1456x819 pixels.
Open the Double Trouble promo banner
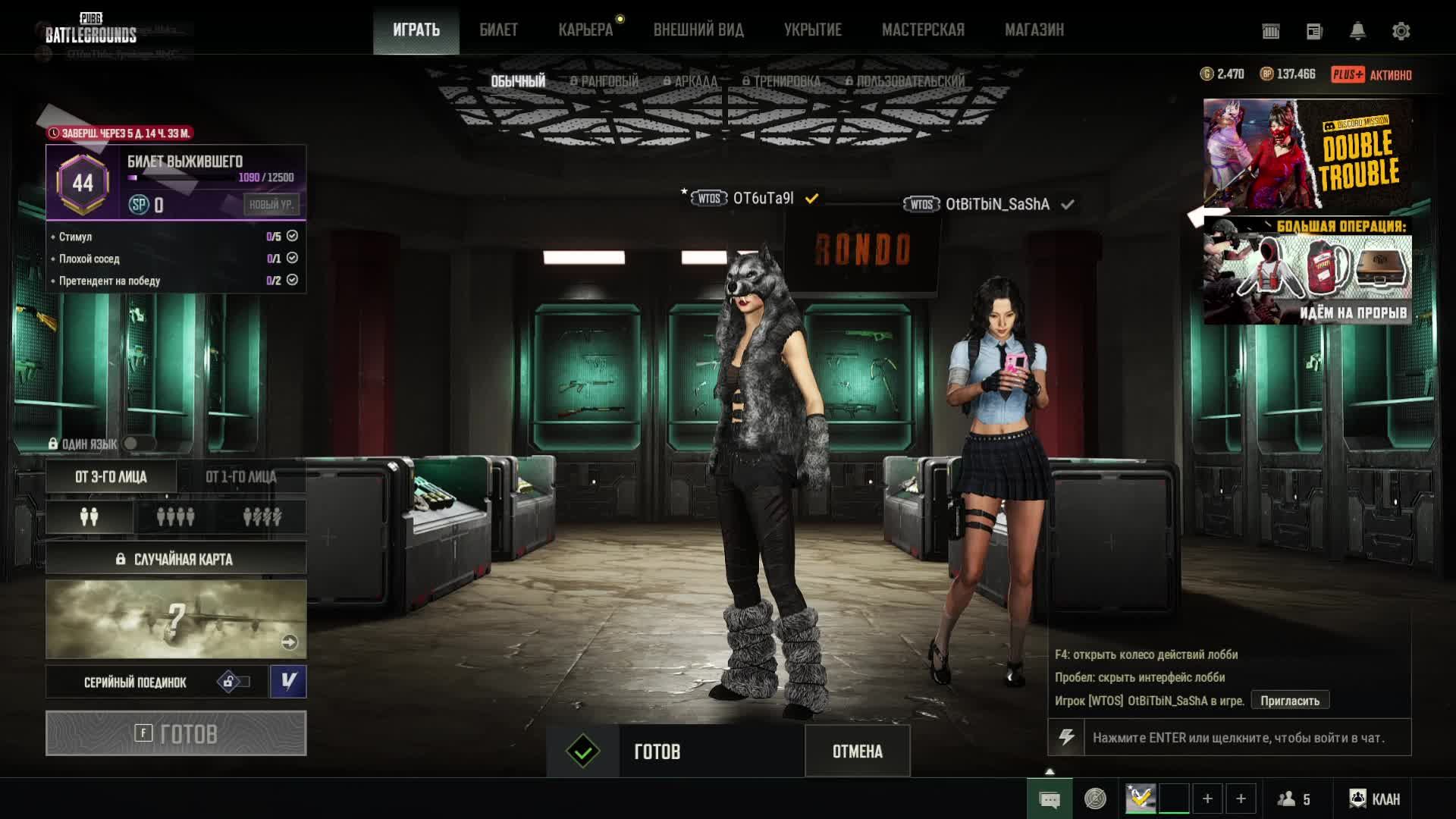[1307, 153]
